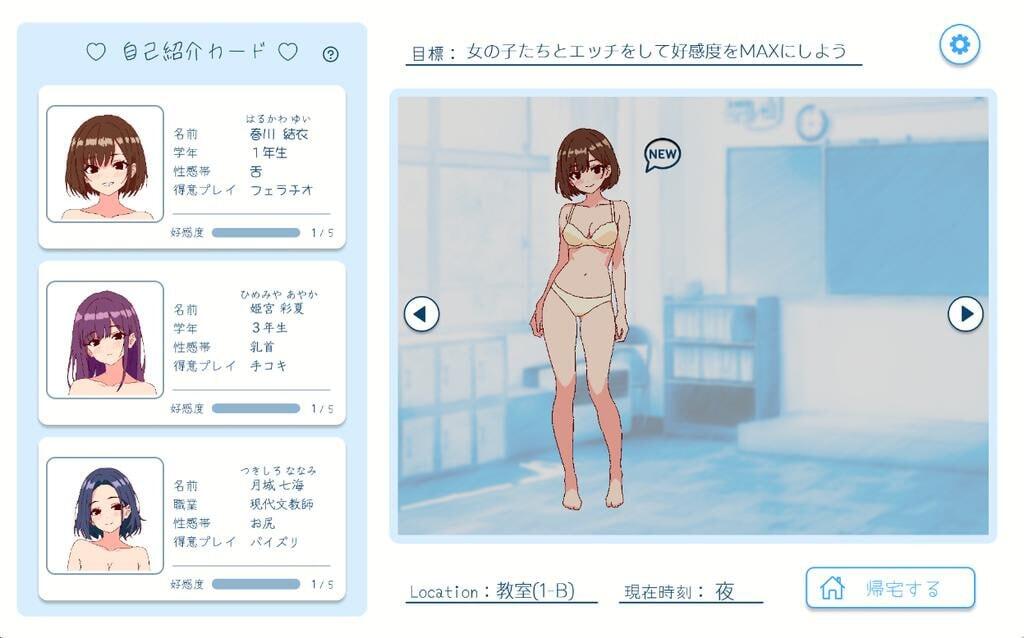Open the settings gear menu

tap(960, 44)
